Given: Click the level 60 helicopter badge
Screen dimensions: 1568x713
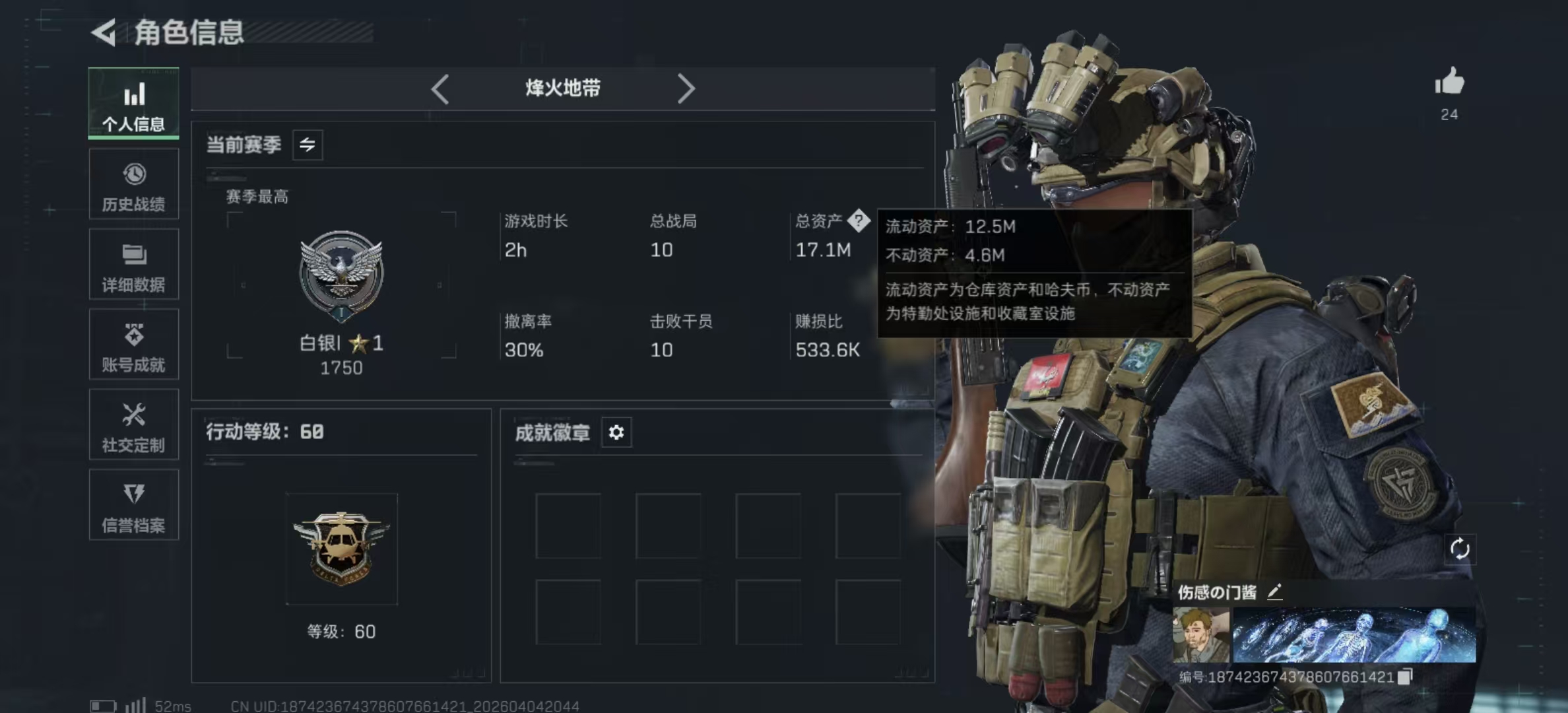Looking at the screenshot, I should (341, 548).
